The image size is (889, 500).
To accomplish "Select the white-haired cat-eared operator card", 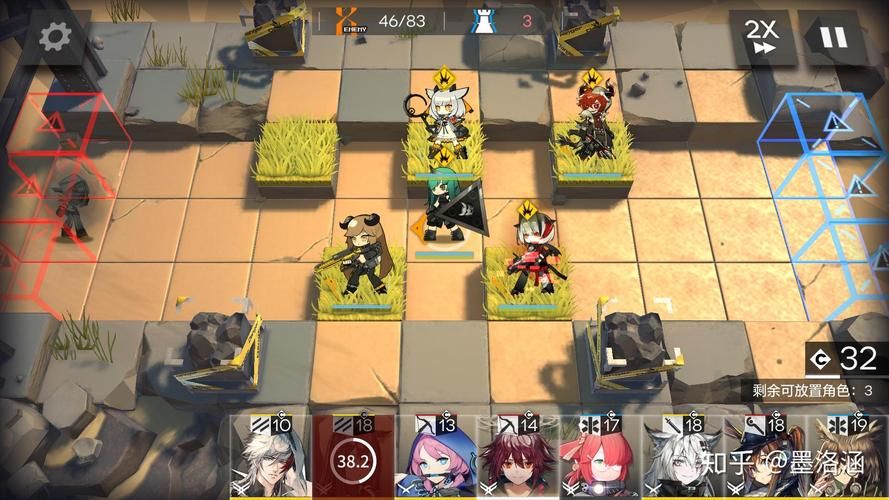I will (682, 458).
